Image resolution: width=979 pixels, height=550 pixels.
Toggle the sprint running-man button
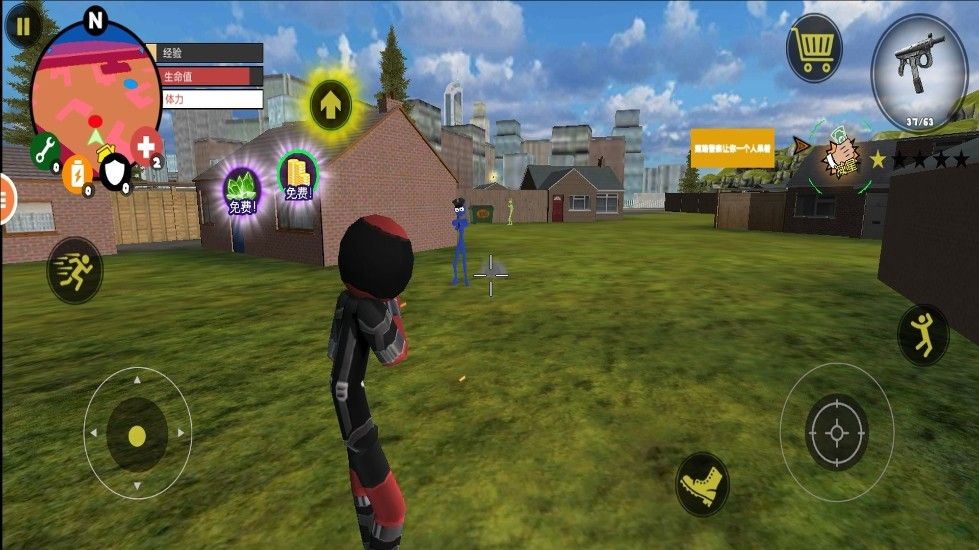(75, 269)
